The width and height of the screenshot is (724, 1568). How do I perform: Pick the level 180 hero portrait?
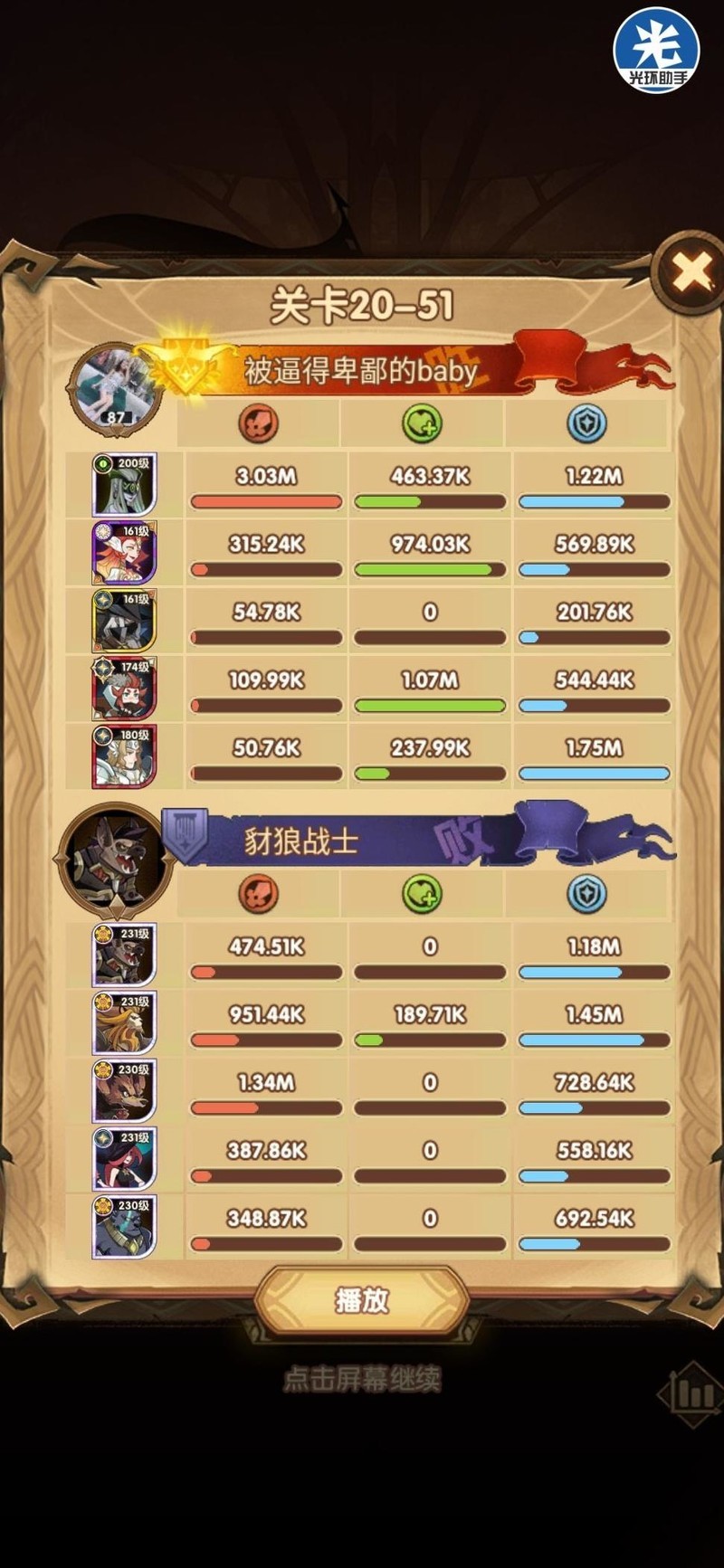(x=124, y=756)
